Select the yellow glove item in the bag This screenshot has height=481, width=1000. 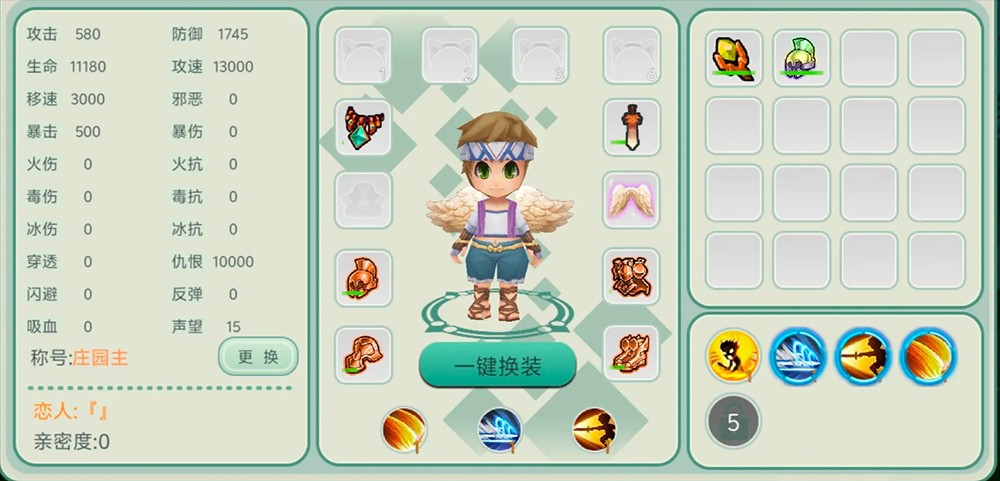[734, 57]
